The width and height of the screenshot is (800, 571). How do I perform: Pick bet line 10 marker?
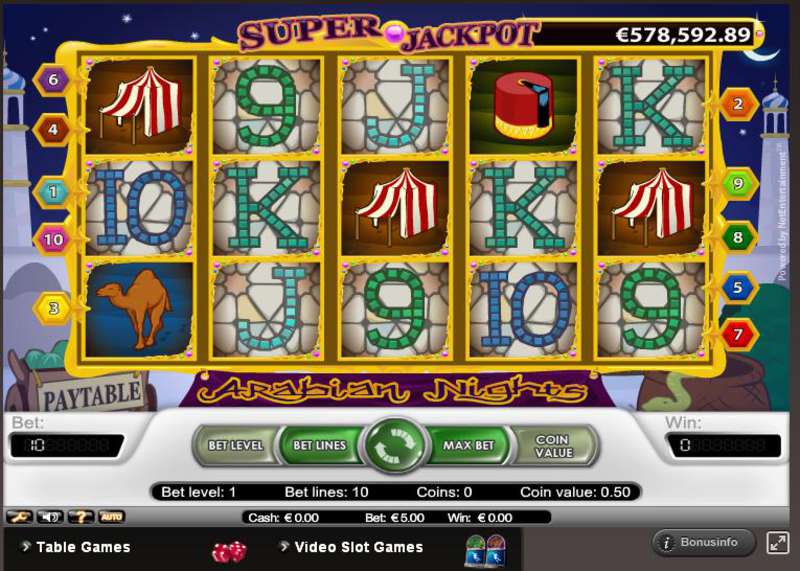53,238
